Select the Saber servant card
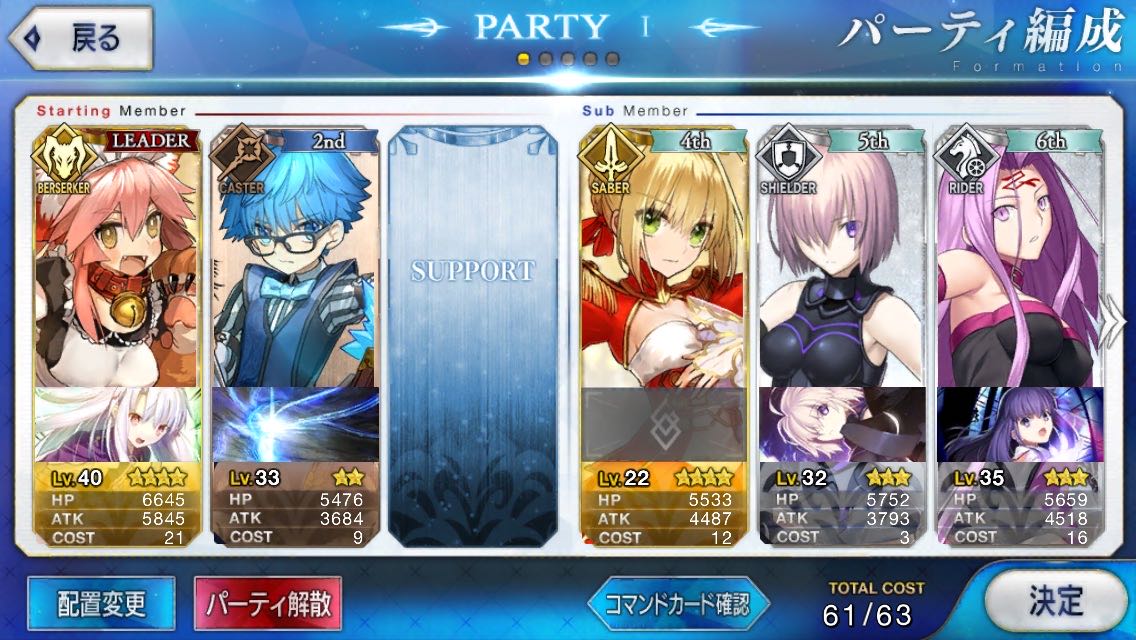The image size is (1136, 640). 663,260
